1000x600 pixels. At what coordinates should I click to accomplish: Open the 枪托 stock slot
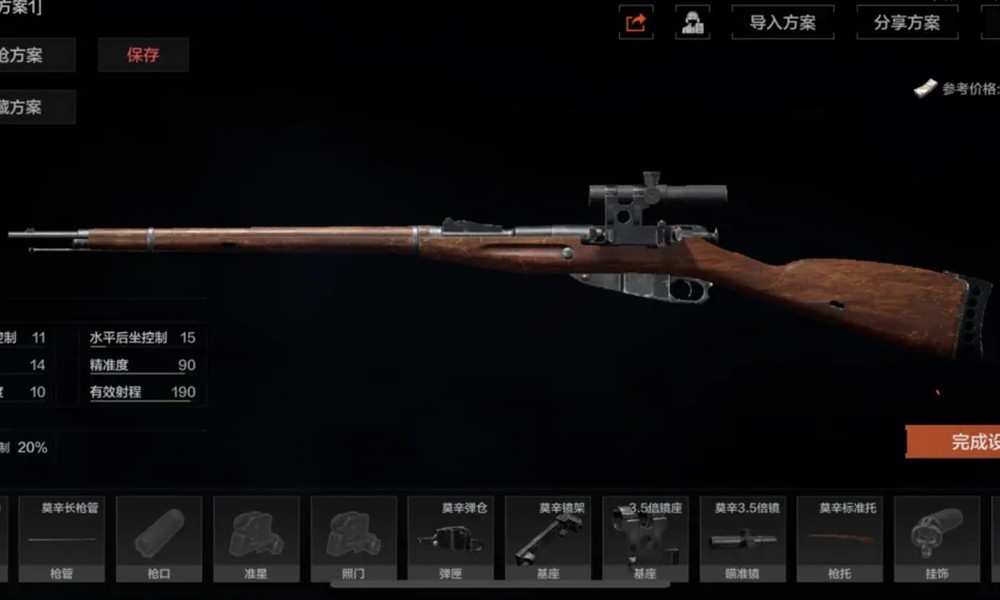click(x=839, y=539)
